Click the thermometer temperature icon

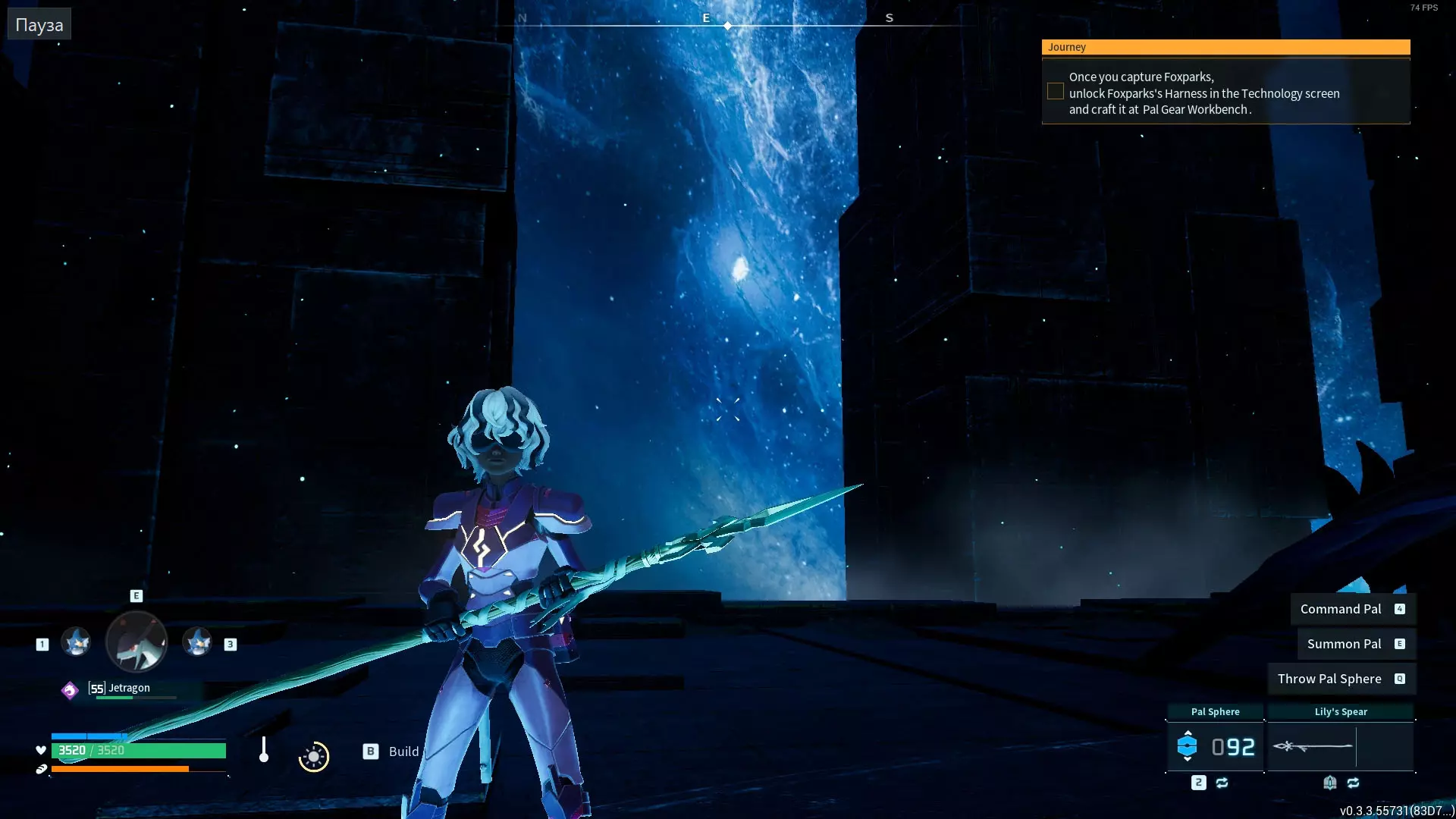pyautogui.click(x=264, y=750)
